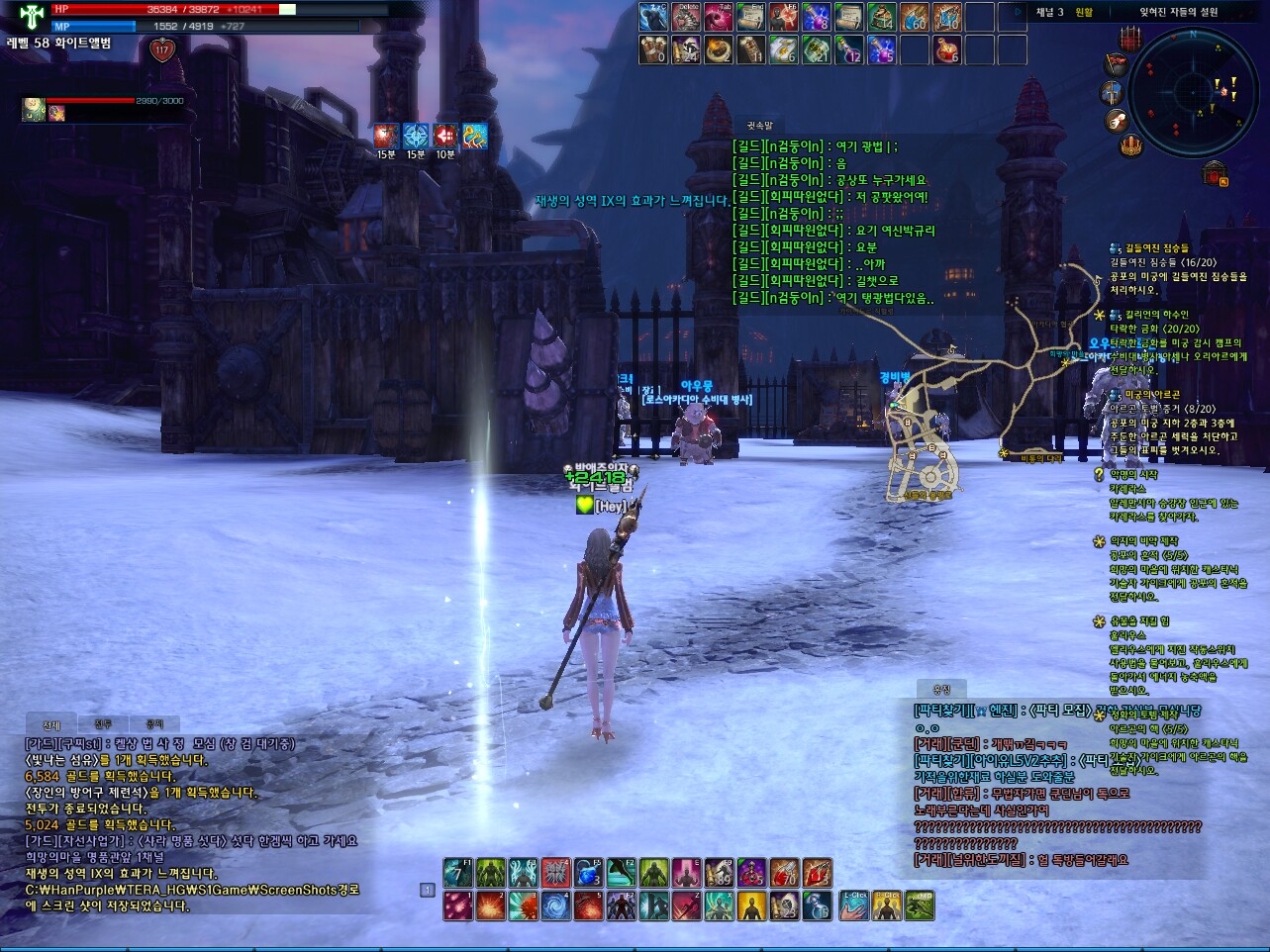Open the red shop chest icon
This screenshot has width=1270, height=952.
1216,175
